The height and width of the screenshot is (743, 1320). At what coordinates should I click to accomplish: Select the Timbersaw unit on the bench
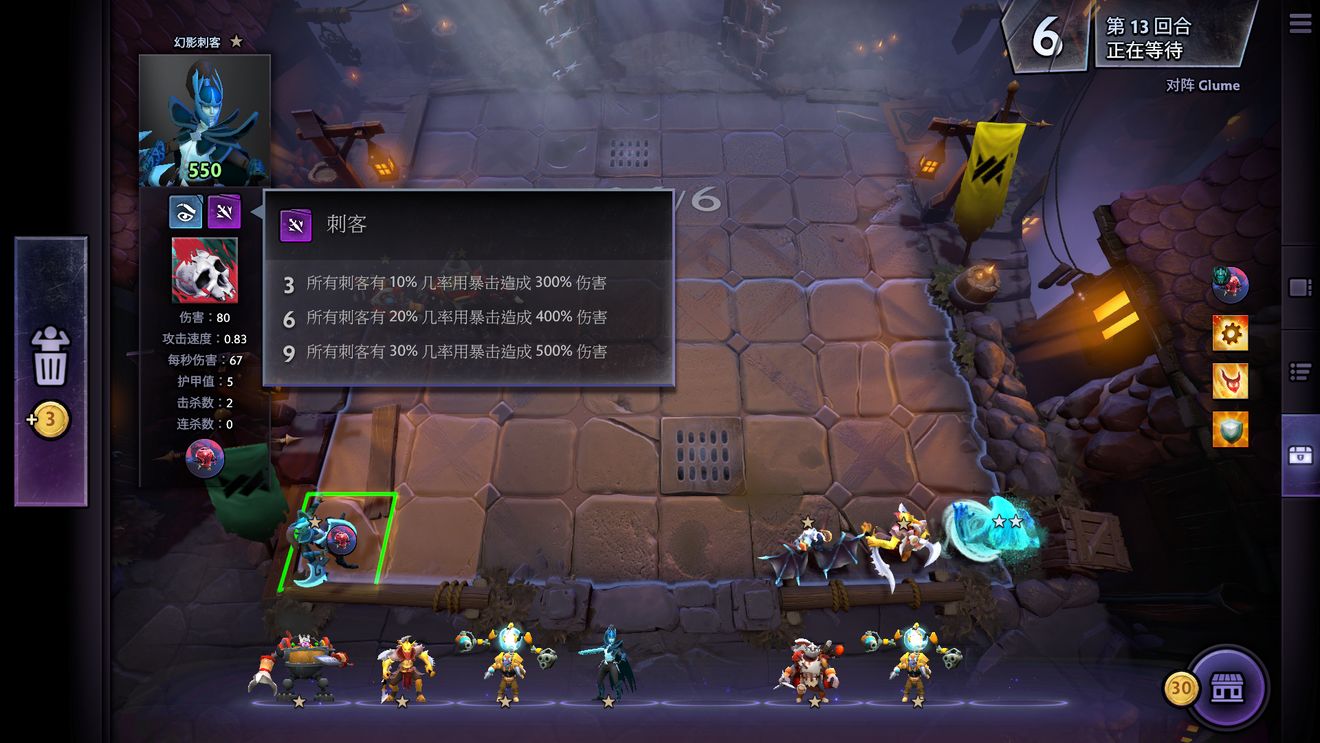[299, 663]
